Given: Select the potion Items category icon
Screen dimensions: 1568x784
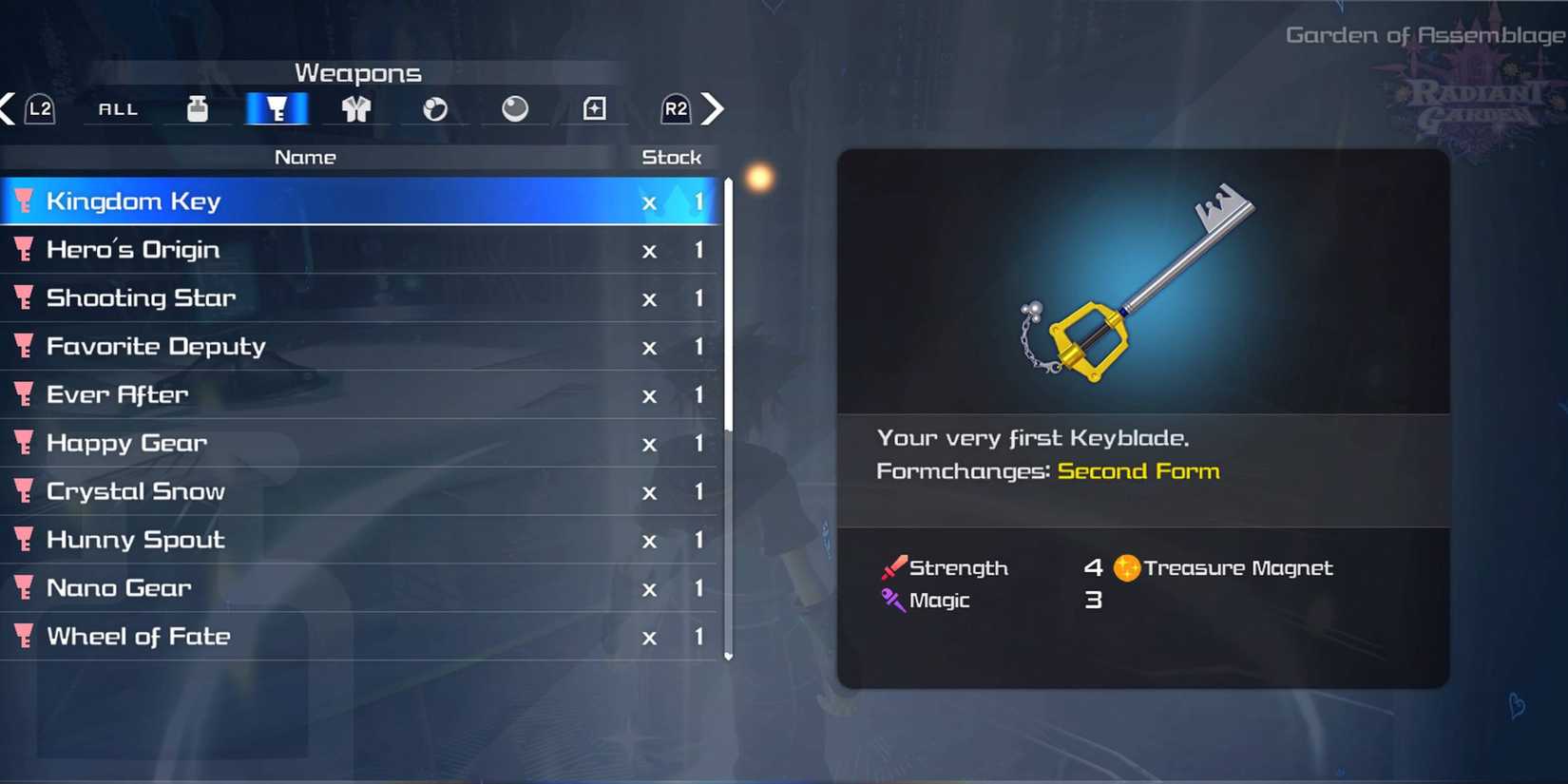Looking at the screenshot, I should coord(198,108).
